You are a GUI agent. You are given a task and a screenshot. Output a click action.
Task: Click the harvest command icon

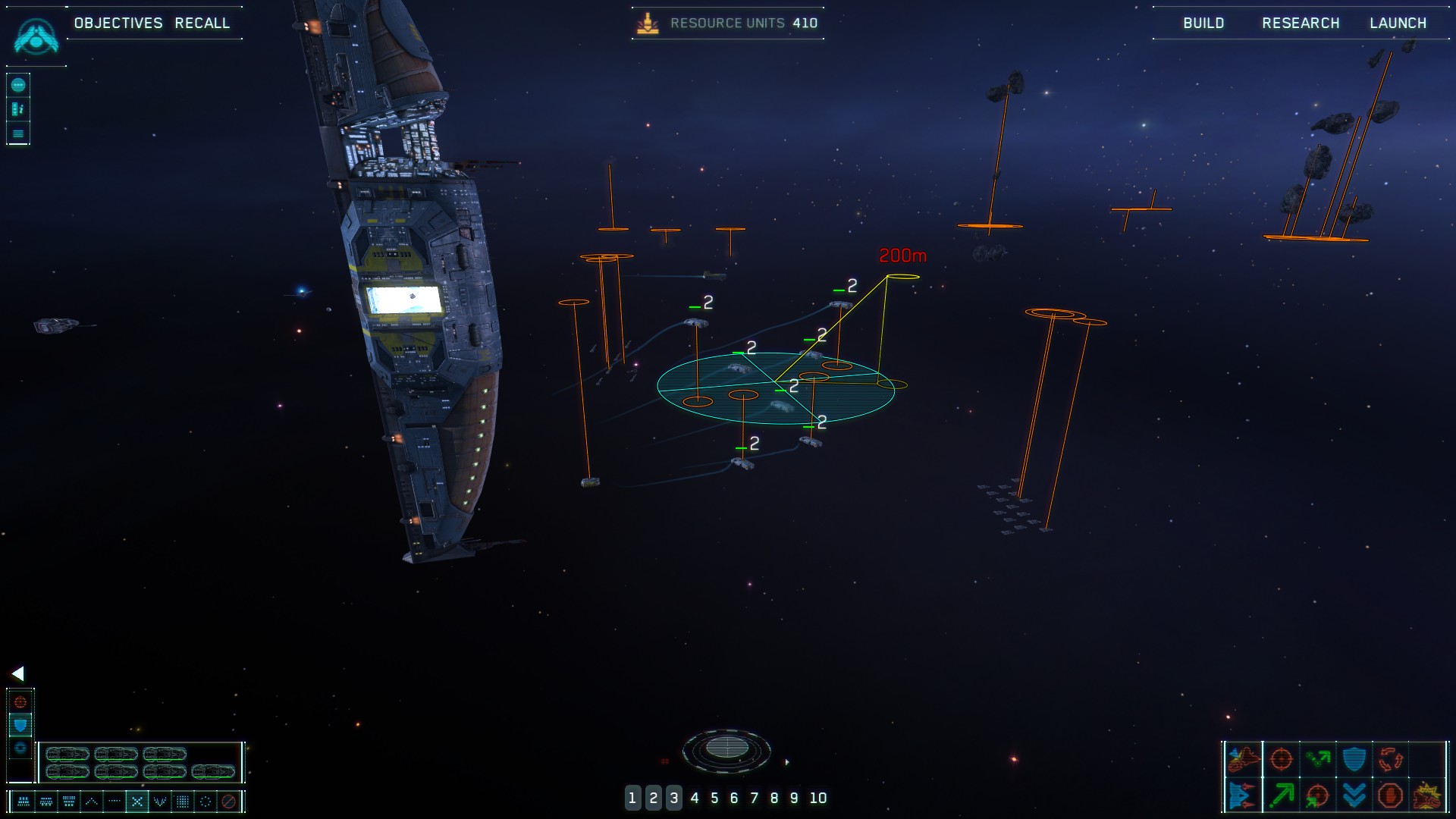tap(1319, 758)
